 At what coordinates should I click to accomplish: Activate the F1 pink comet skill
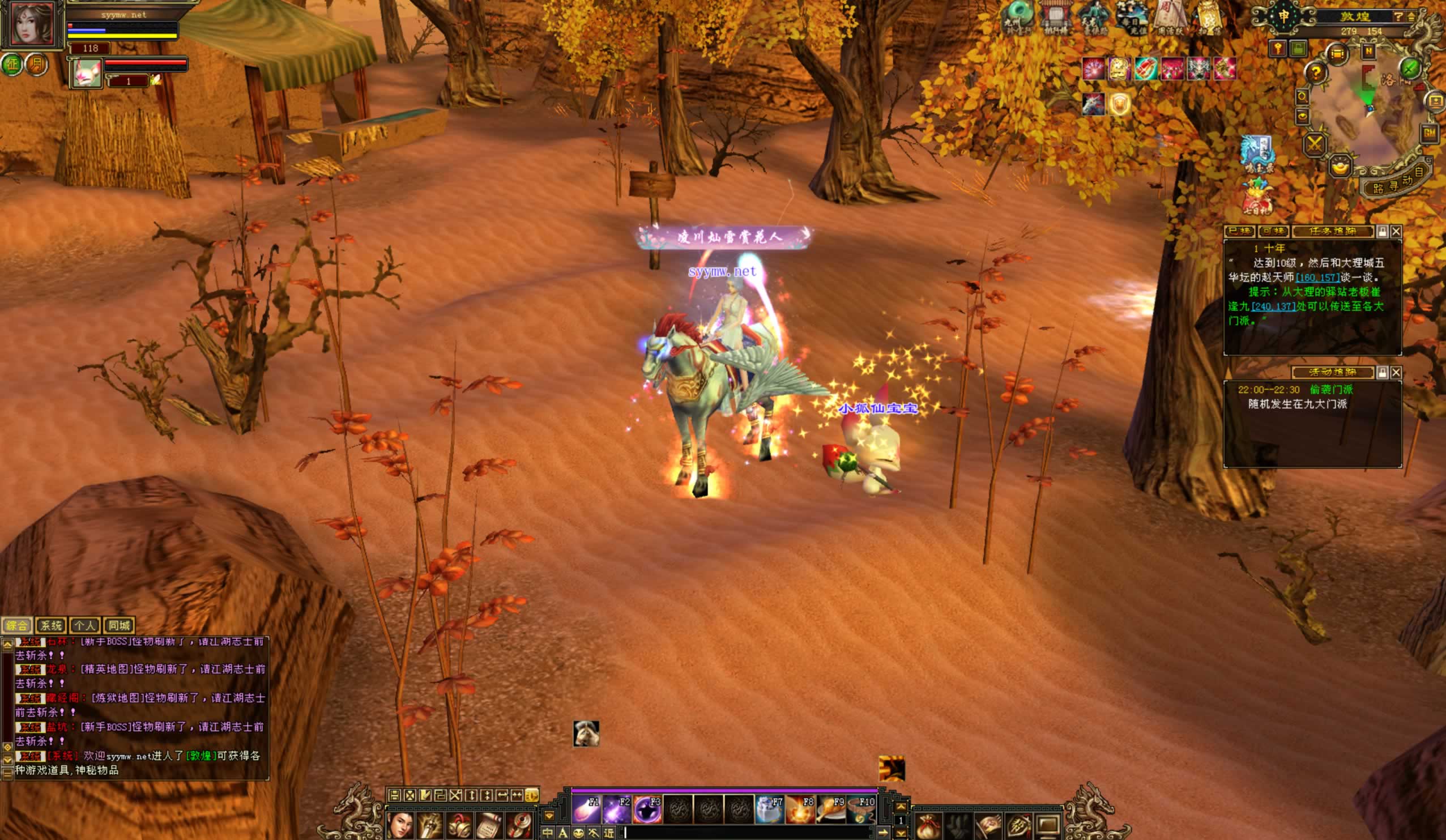coord(586,810)
